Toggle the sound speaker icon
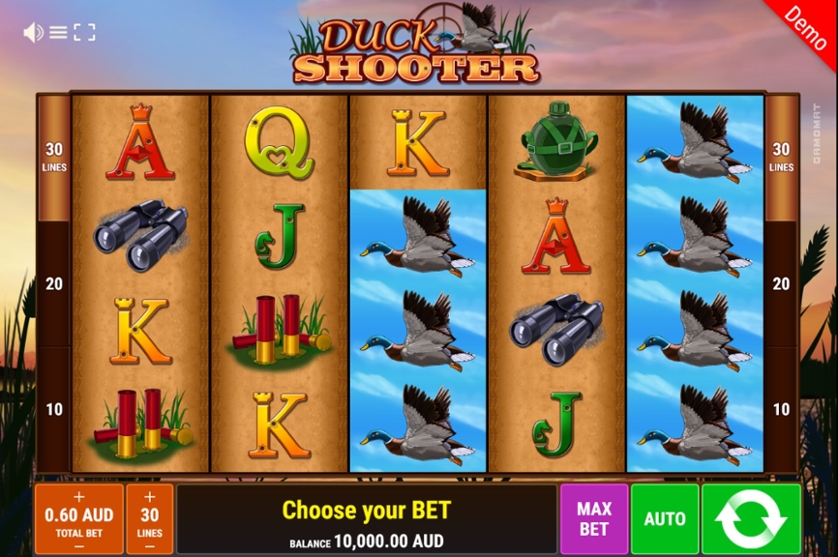The width and height of the screenshot is (838, 557). point(33,33)
